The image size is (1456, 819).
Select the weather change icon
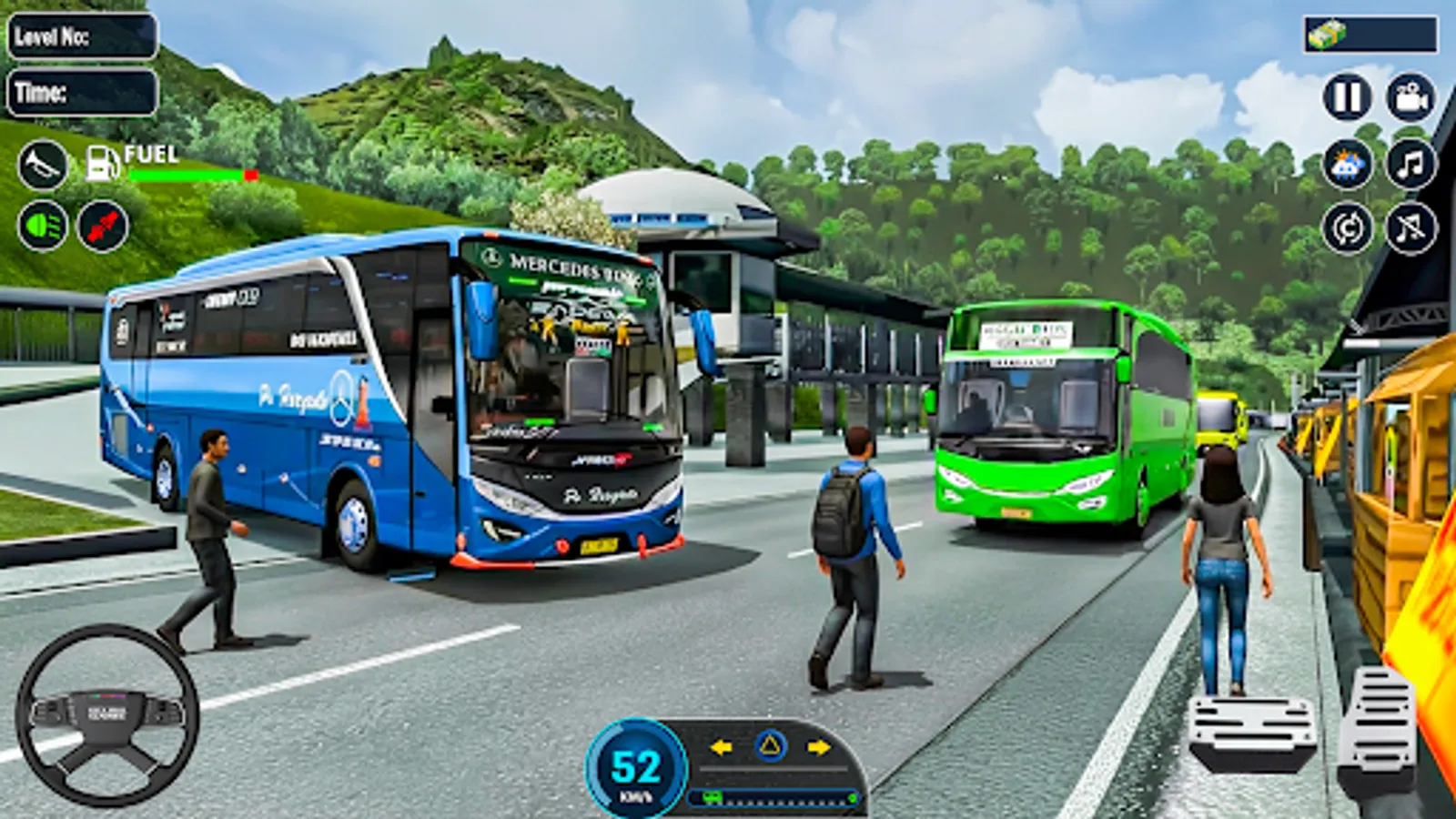pyautogui.click(x=1350, y=161)
